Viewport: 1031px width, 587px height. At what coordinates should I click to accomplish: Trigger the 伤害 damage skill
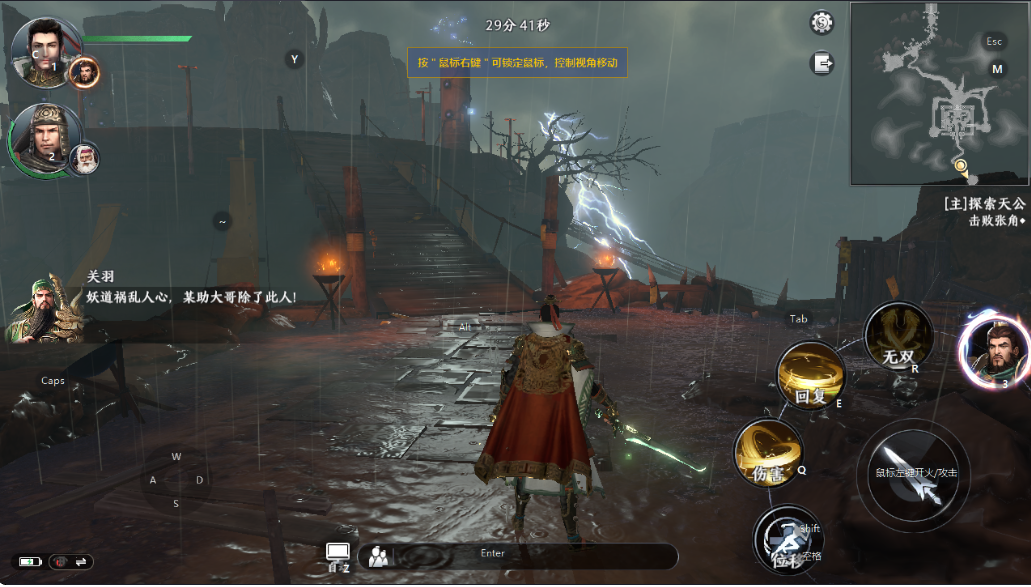768,453
